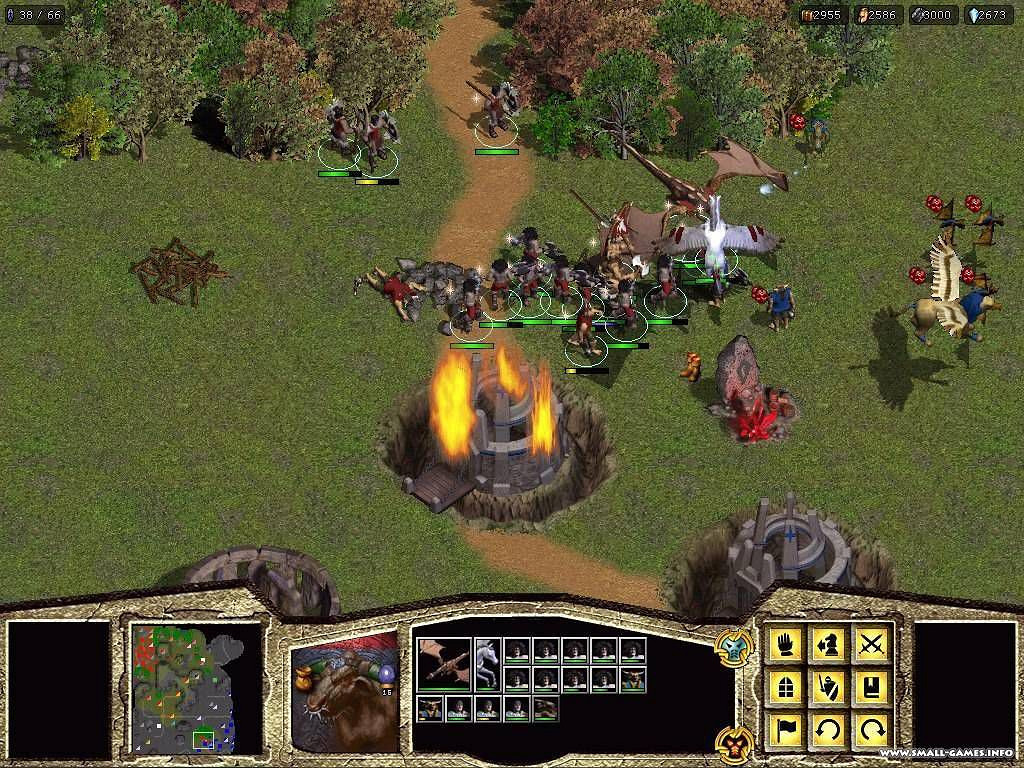Click the minimap
1024x768 pixels.
pos(196,690)
